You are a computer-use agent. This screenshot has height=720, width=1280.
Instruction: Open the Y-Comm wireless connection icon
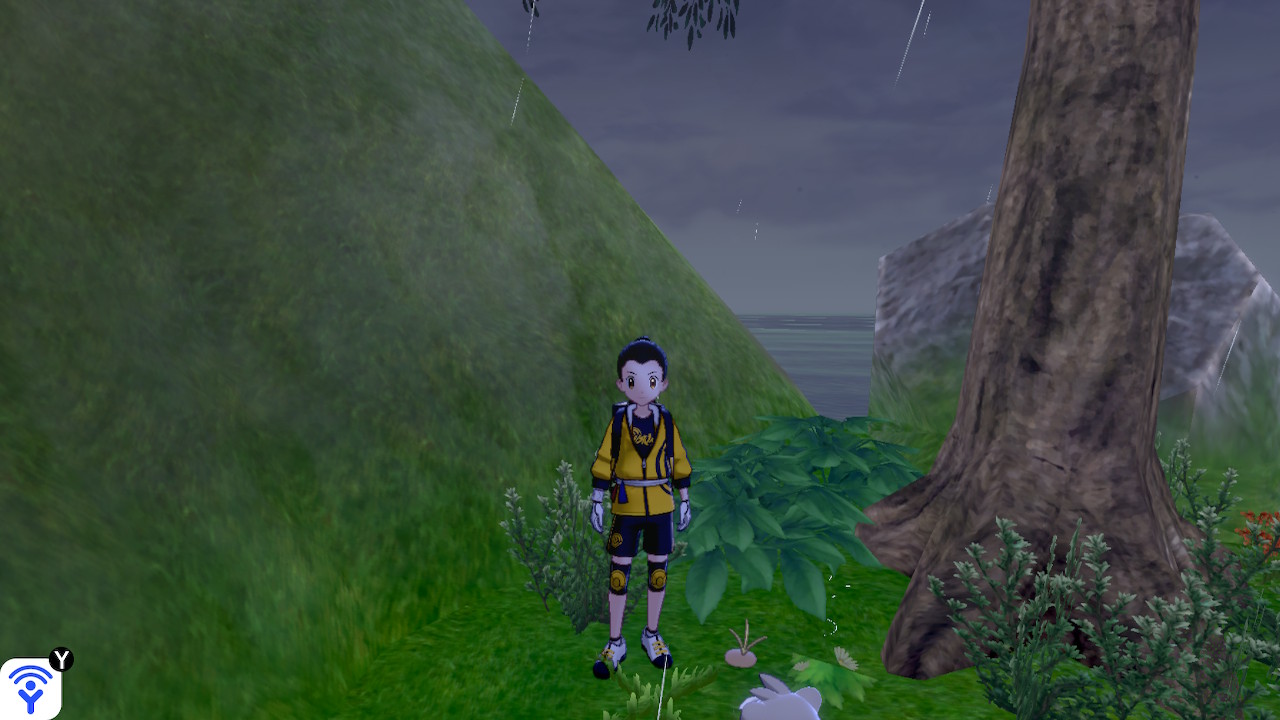pyautogui.click(x=31, y=688)
